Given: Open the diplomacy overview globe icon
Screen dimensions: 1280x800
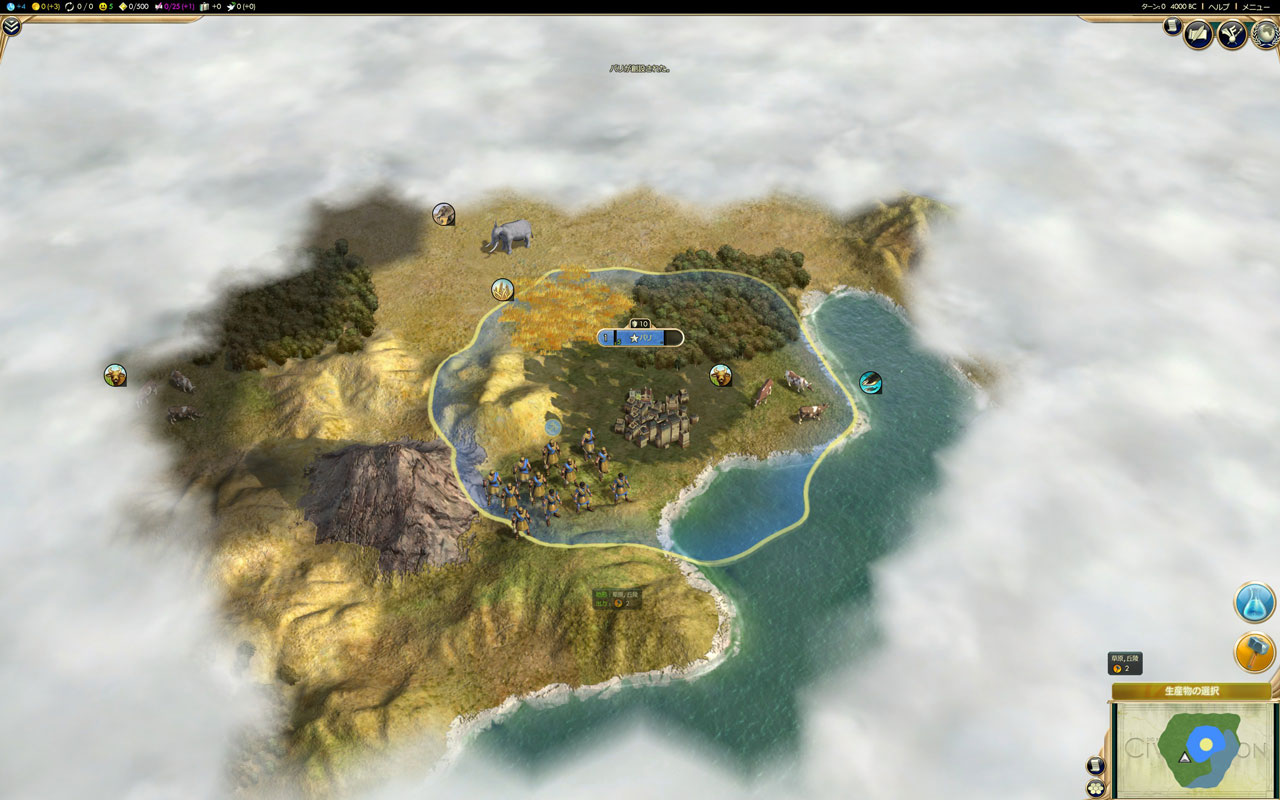Looking at the screenshot, I should pos(1265,35).
